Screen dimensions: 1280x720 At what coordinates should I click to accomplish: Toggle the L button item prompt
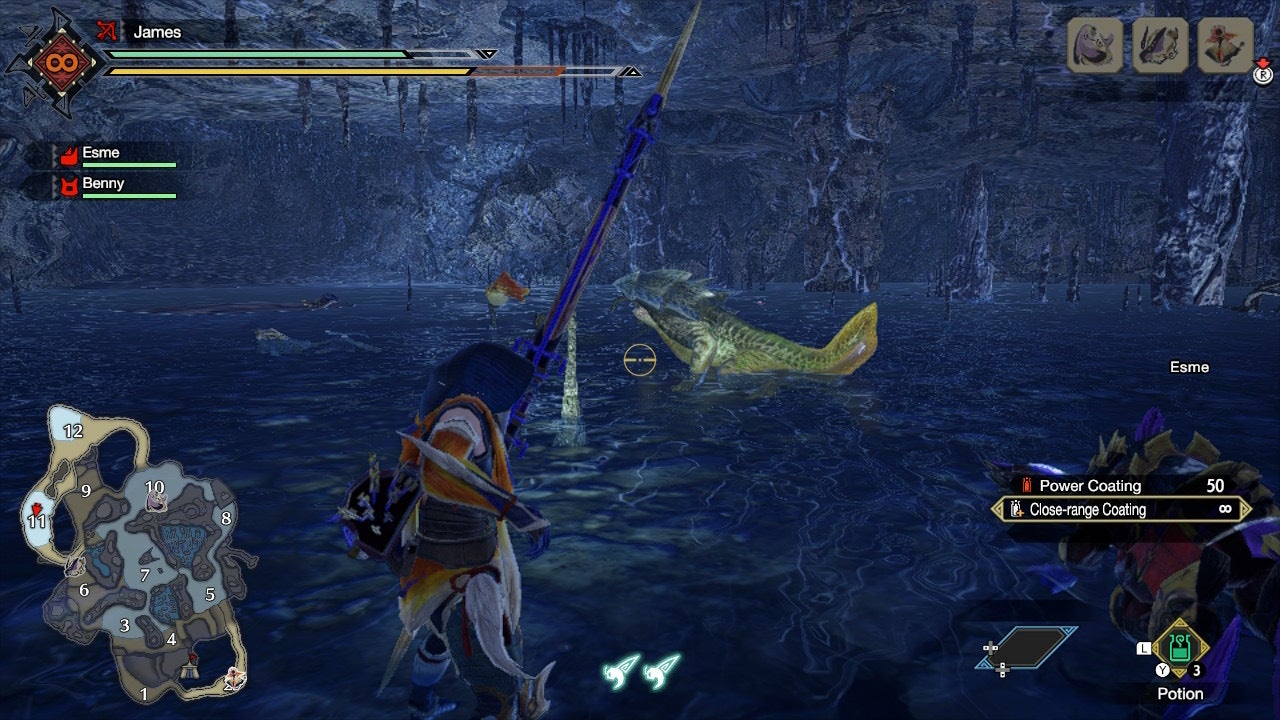click(x=1145, y=649)
